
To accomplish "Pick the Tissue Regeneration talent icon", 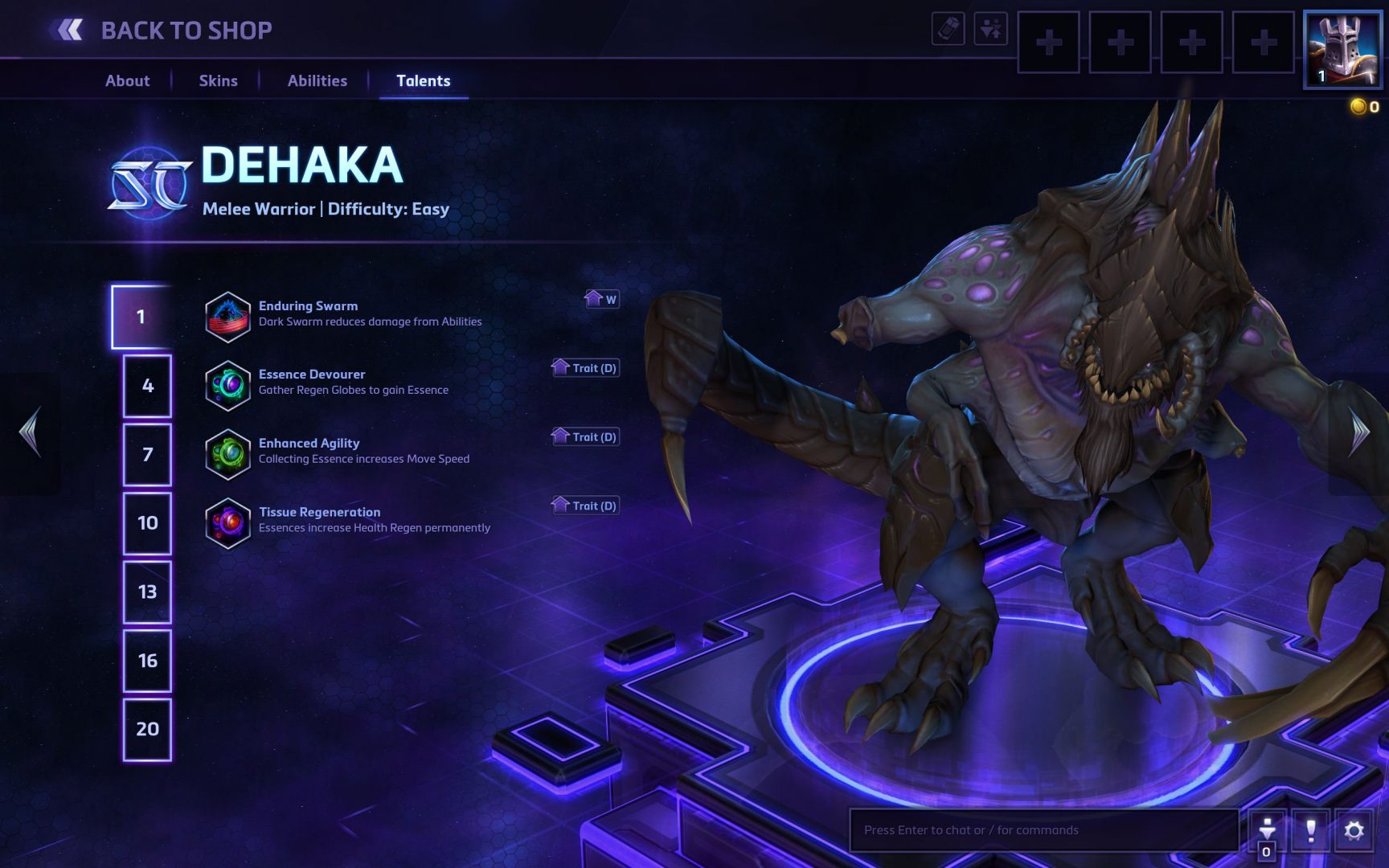I will [x=228, y=523].
